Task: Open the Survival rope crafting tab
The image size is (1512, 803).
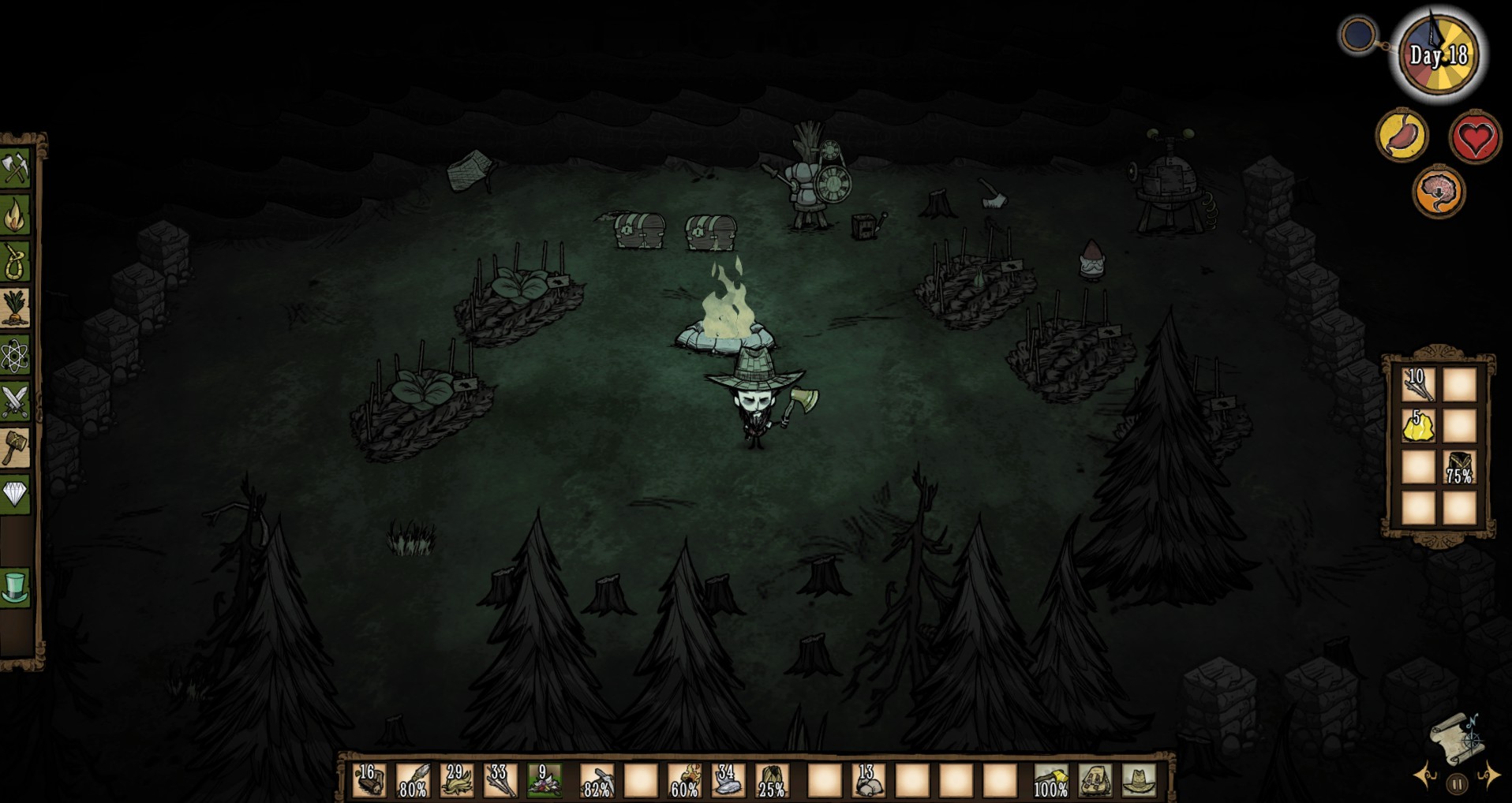Action: (x=15, y=261)
